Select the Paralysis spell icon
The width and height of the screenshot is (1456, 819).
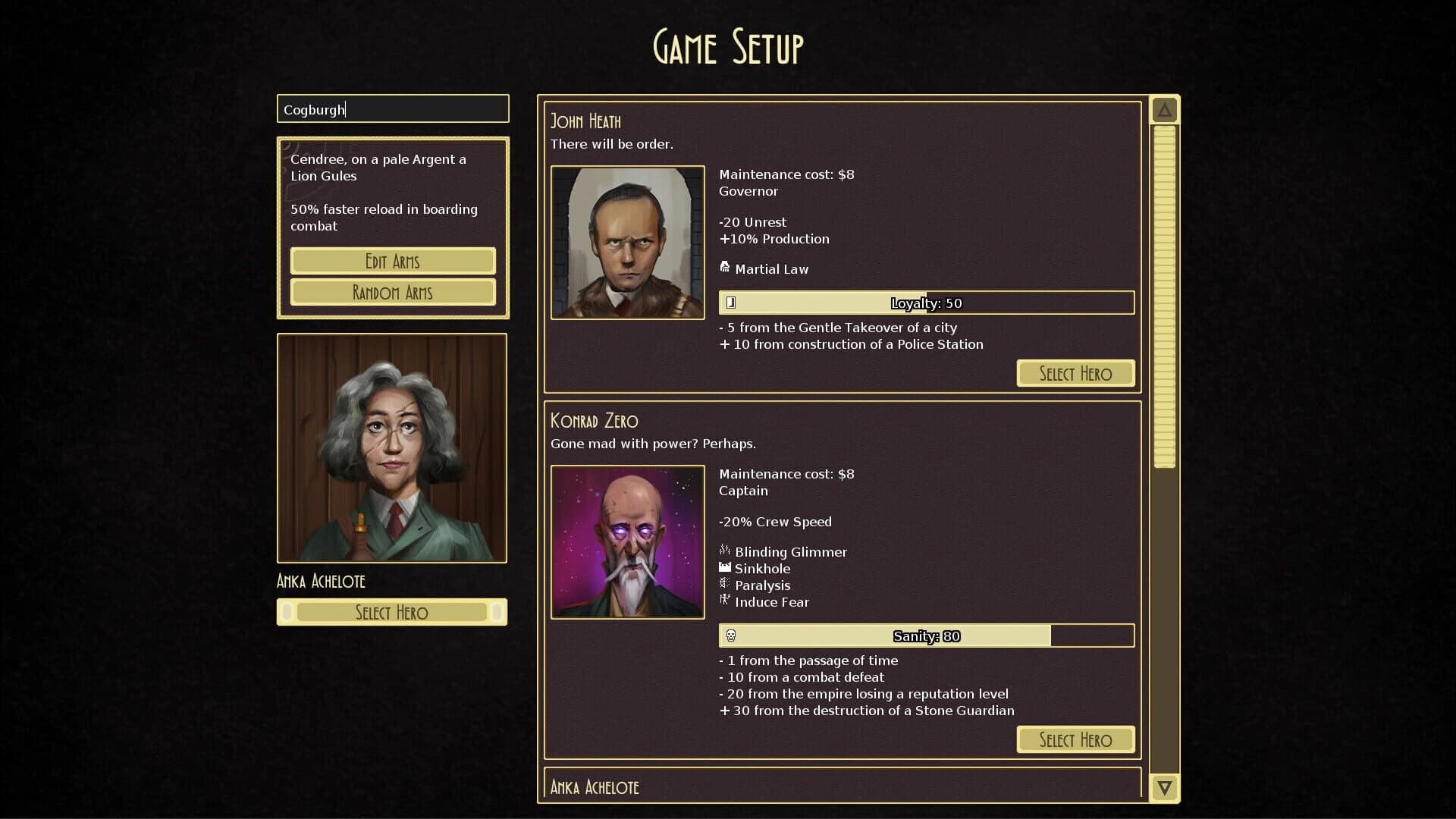(725, 585)
